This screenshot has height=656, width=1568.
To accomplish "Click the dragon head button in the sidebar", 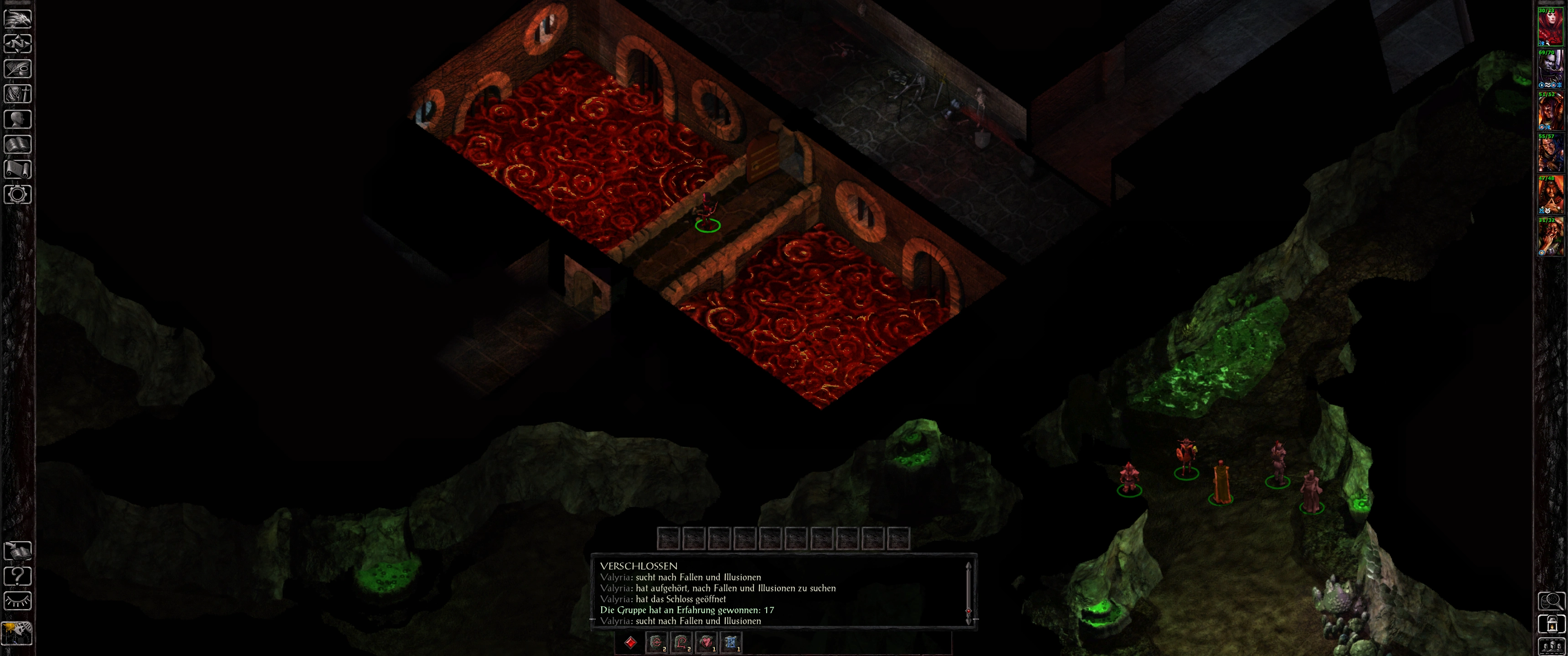I will (18, 18).
